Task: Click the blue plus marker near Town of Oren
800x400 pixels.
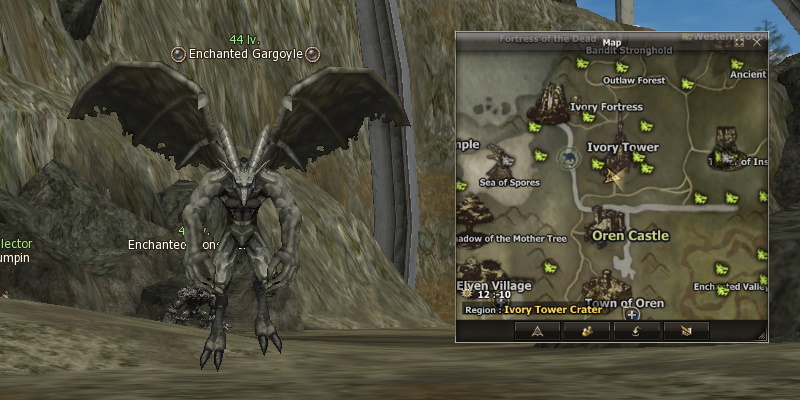Action: coord(632,314)
